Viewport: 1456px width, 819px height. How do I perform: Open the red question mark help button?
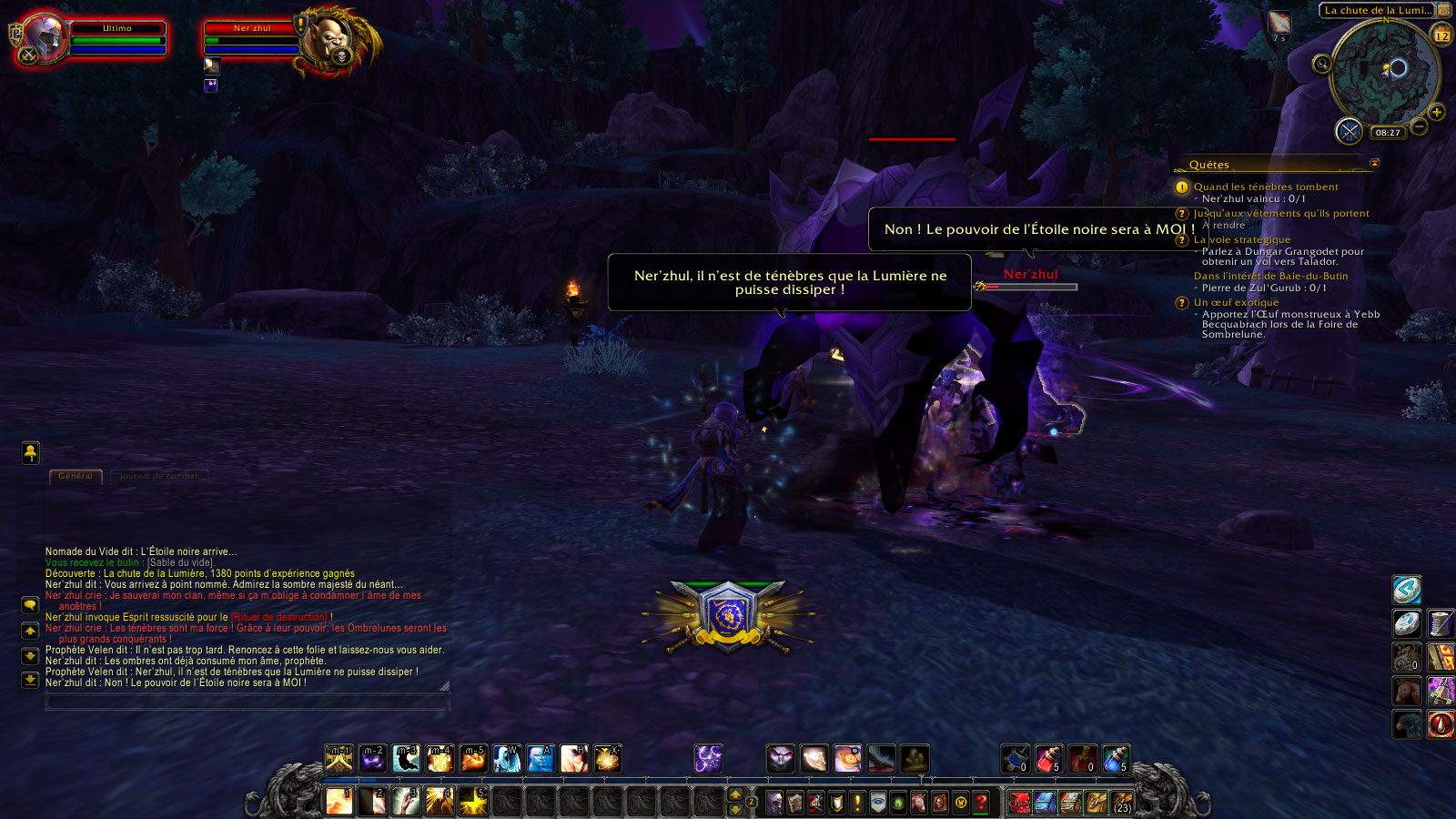(981, 803)
